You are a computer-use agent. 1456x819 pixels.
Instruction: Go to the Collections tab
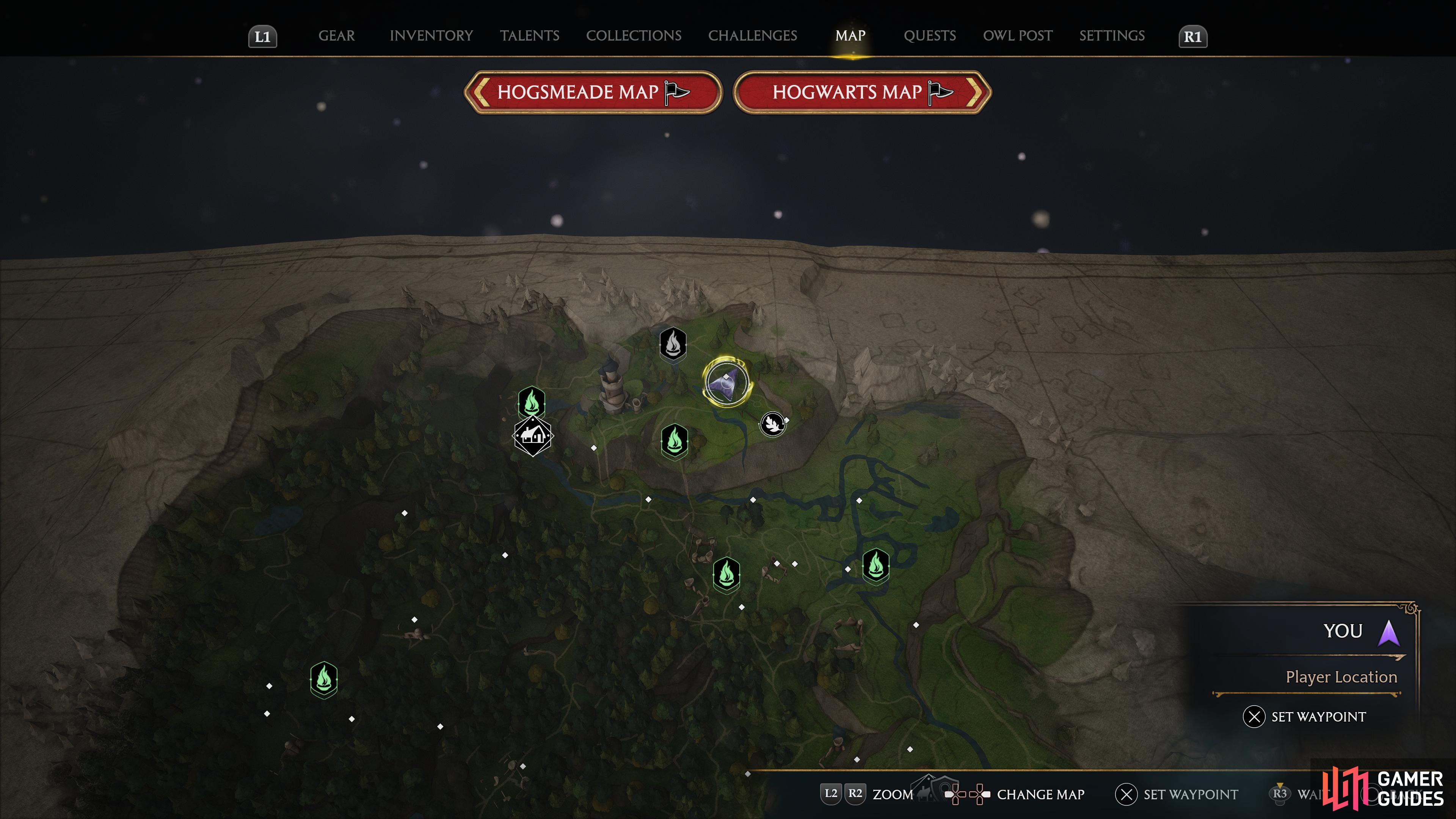pyautogui.click(x=633, y=36)
